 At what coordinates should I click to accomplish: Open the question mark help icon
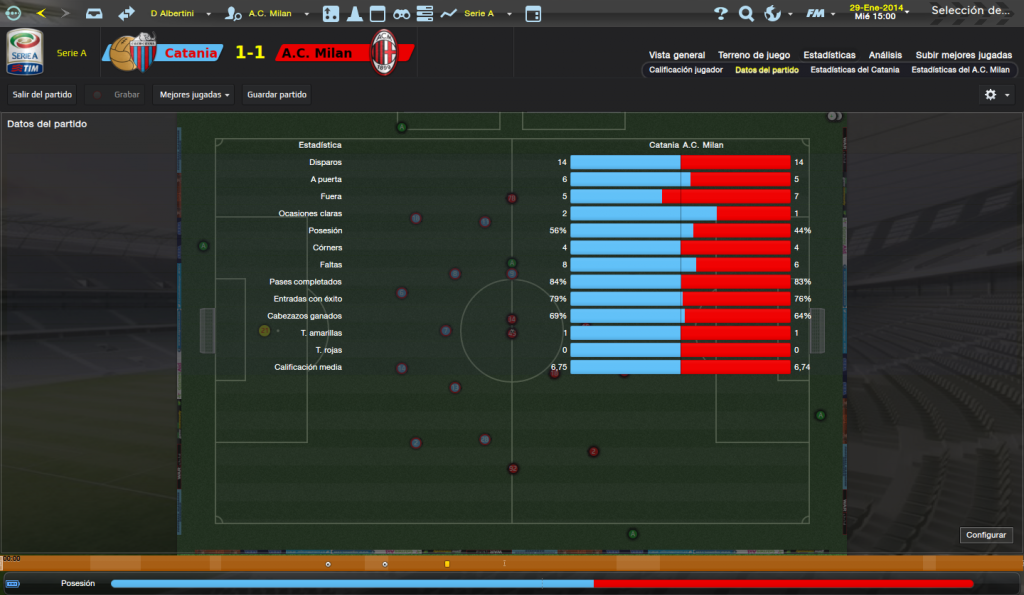coord(721,14)
